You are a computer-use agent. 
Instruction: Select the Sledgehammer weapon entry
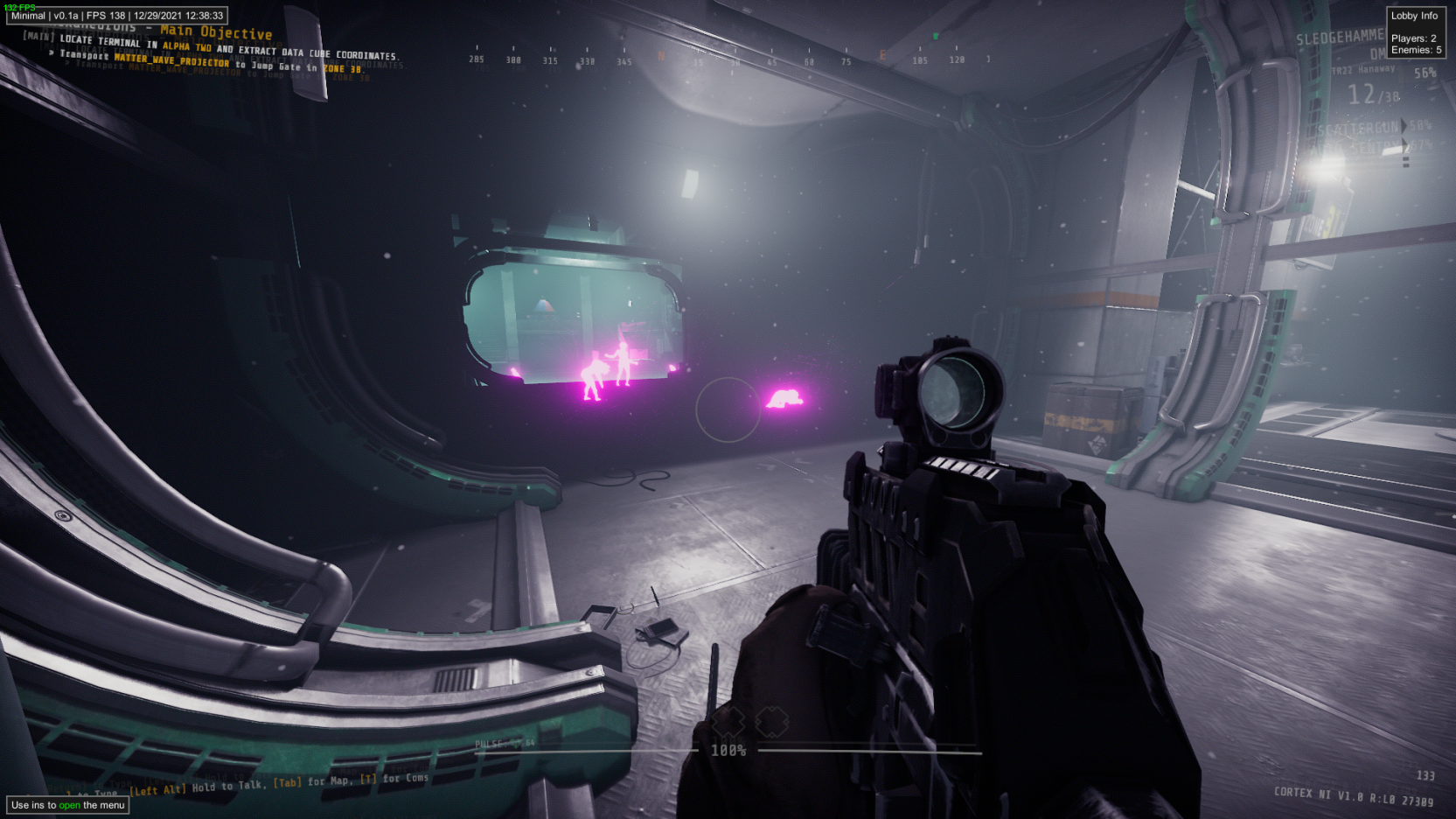(1340, 38)
